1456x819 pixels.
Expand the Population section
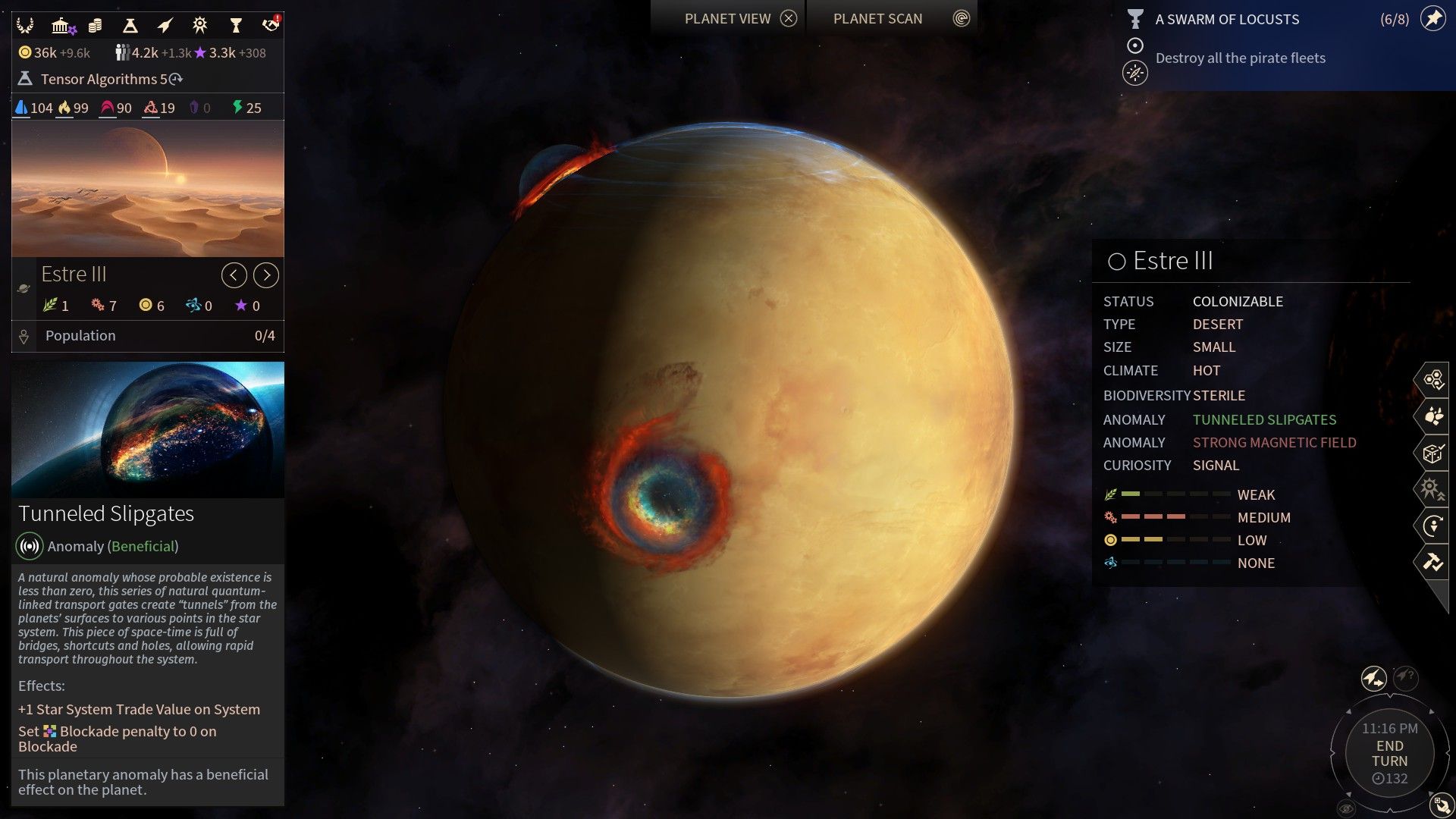pos(148,335)
